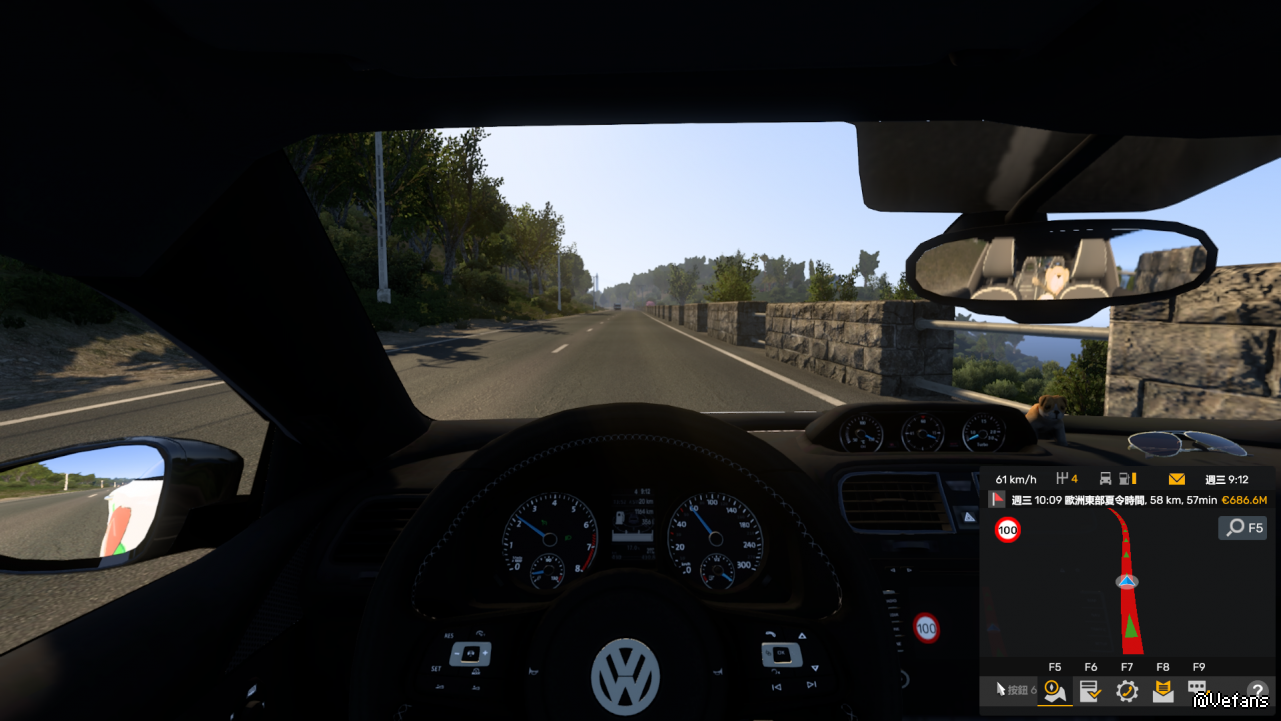Open the new mail envelope notification
The image size is (1281, 721).
(x=1177, y=479)
